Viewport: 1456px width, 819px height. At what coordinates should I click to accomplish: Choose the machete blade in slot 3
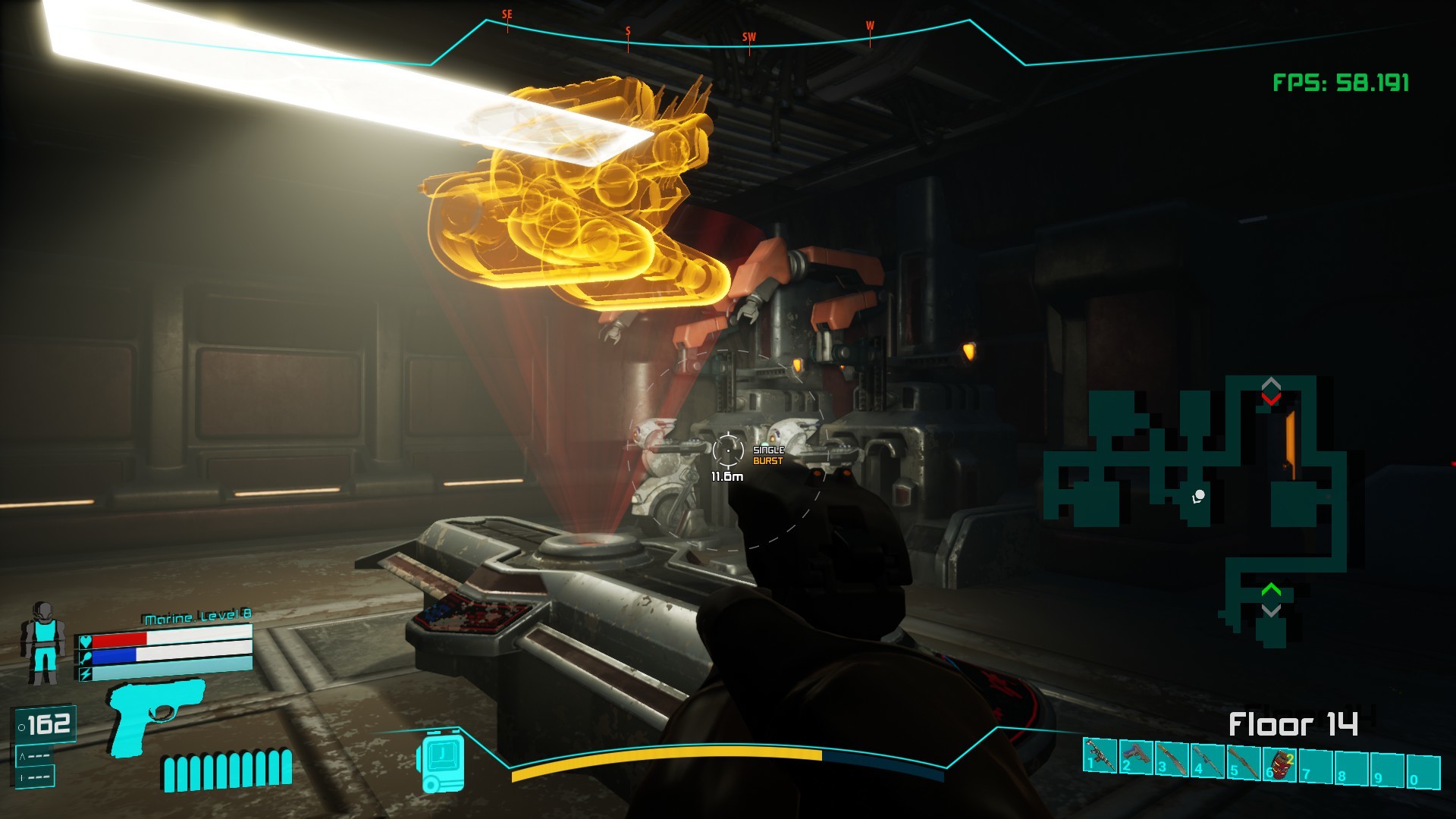[1172, 758]
